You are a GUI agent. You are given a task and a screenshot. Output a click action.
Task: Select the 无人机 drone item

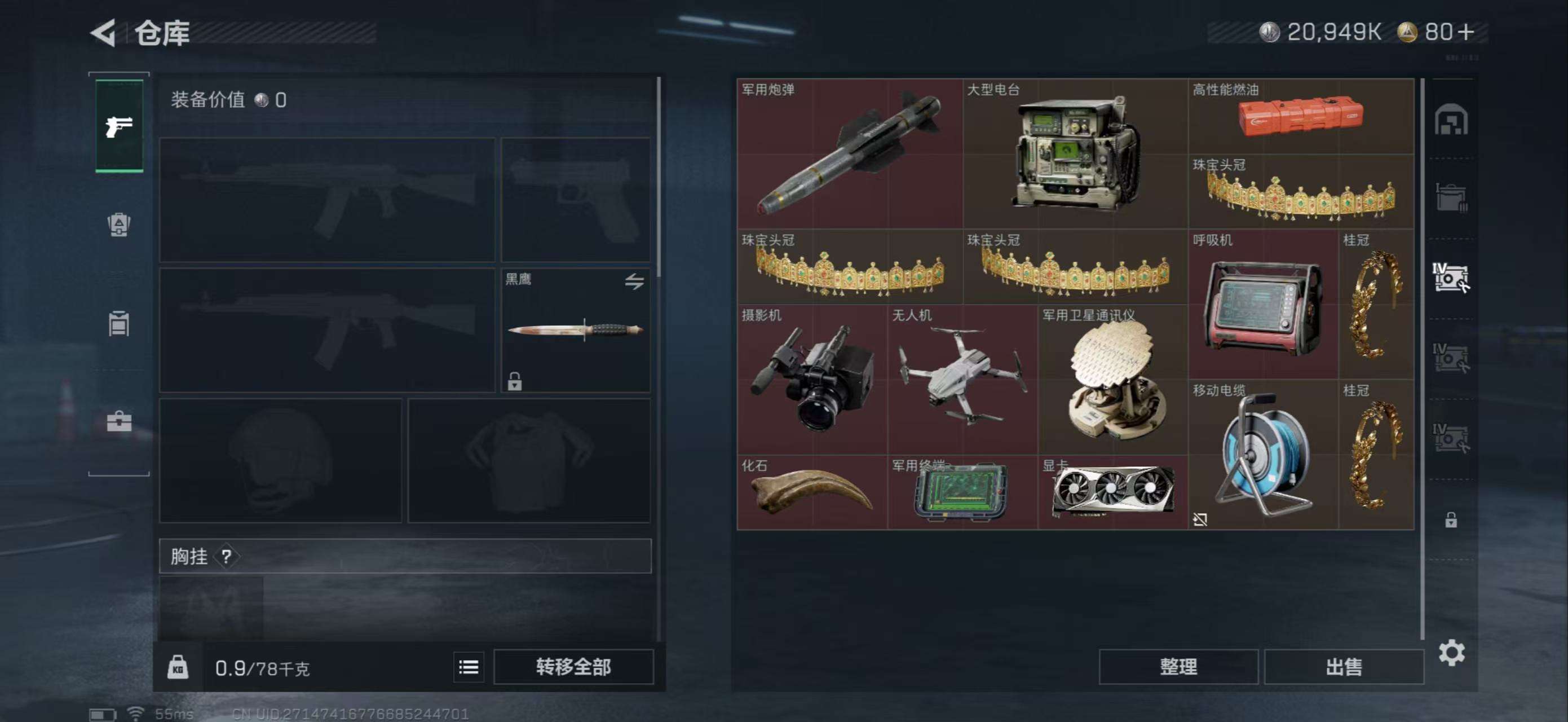tap(962, 379)
